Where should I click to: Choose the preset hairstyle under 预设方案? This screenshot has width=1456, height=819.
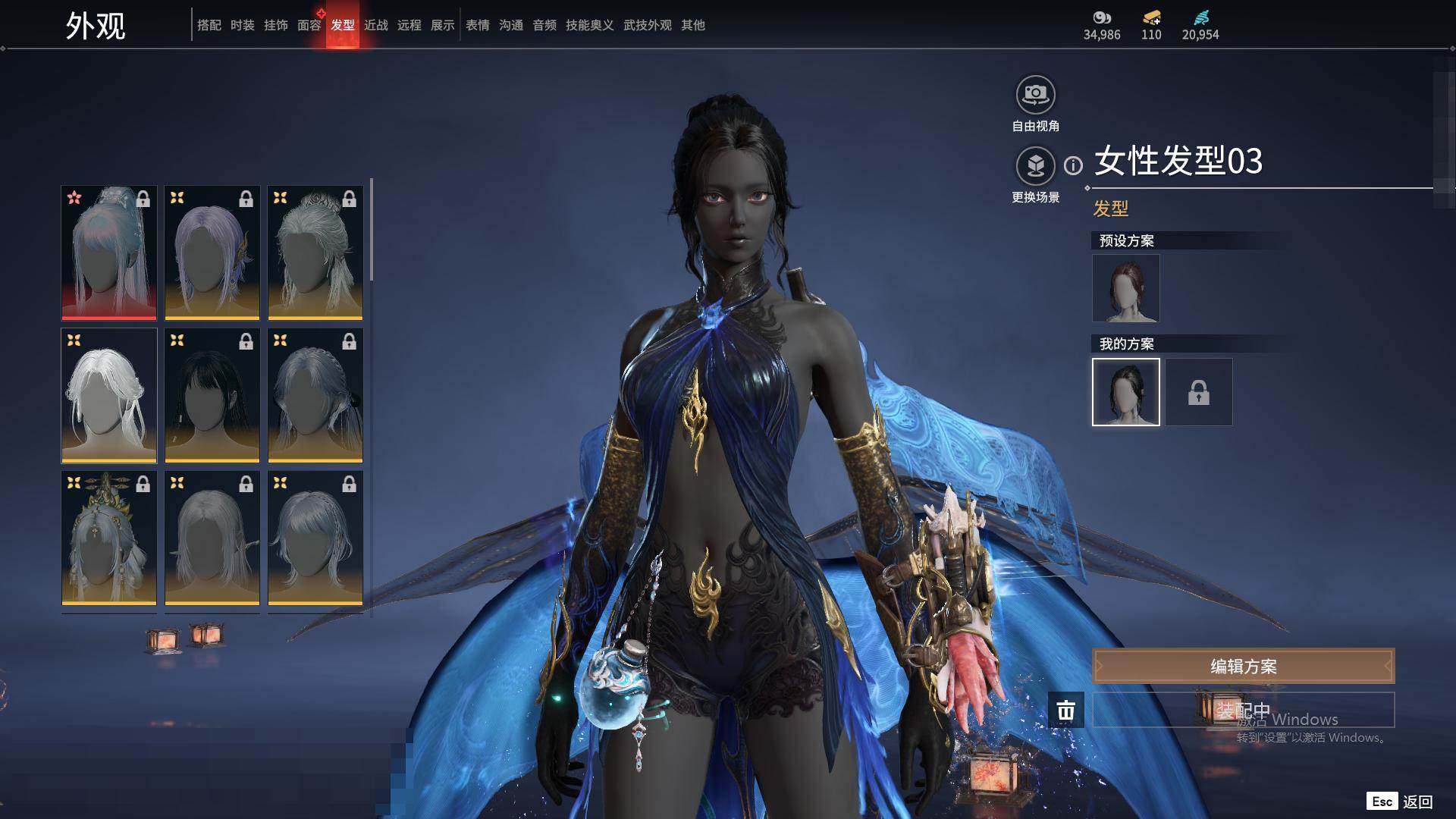click(x=1125, y=288)
